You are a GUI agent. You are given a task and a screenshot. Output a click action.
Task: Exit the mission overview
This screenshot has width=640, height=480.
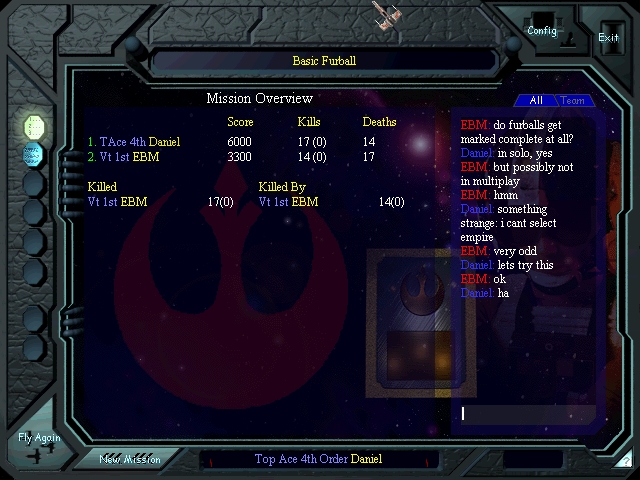[608, 37]
